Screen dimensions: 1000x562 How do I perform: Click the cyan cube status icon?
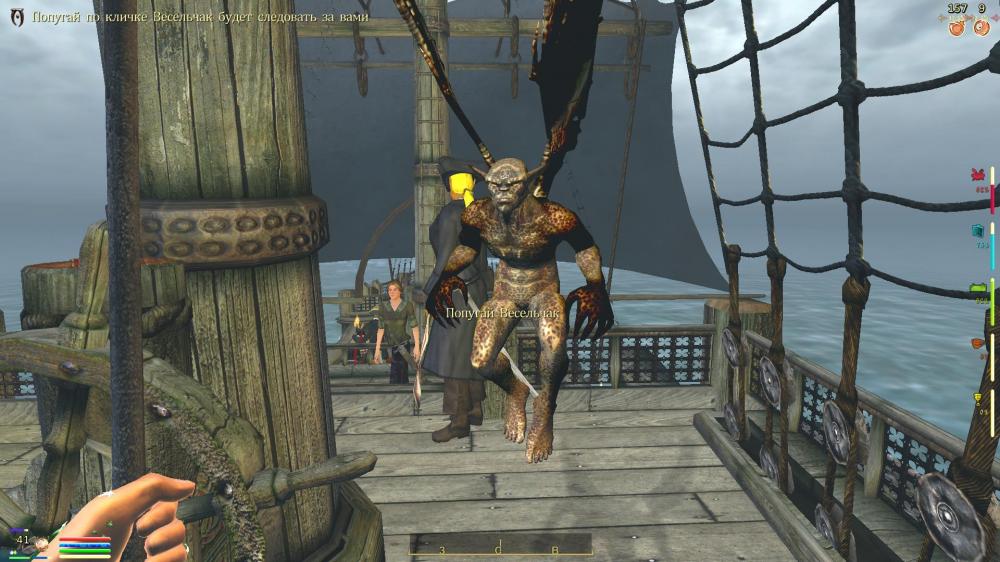coord(978,231)
